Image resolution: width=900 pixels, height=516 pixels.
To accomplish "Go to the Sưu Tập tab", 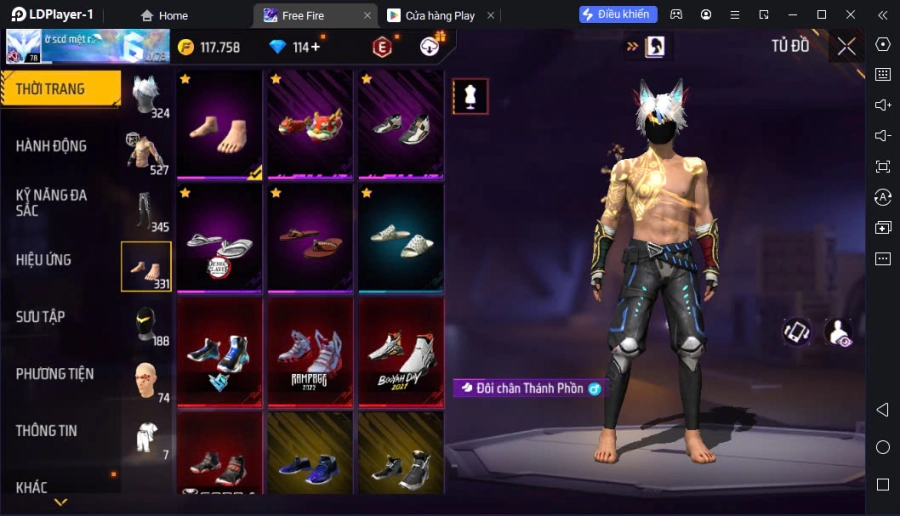I will click(x=41, y=317).
